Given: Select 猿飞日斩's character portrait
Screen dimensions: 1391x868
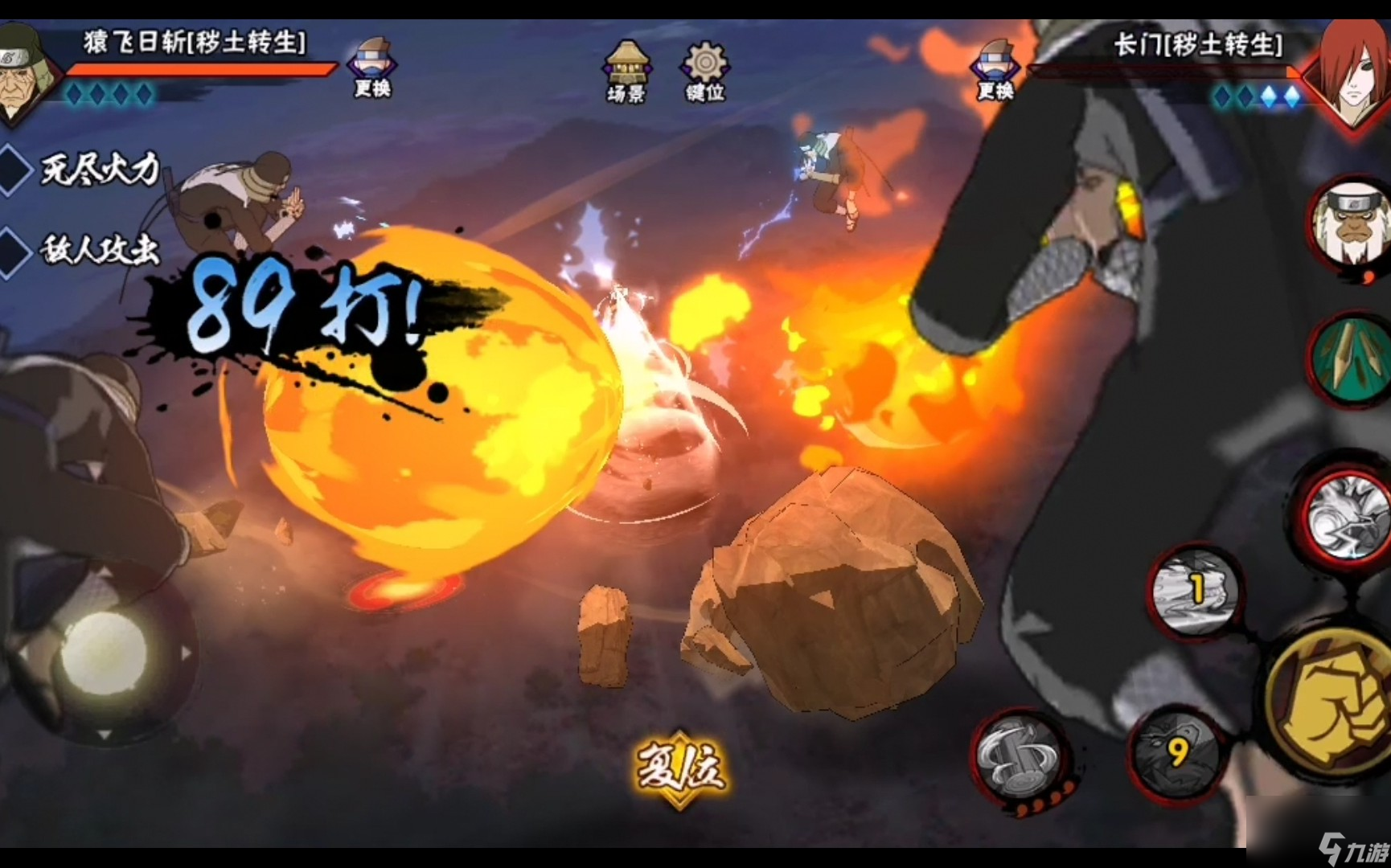Looking at the screenshot, I should 26,74.
